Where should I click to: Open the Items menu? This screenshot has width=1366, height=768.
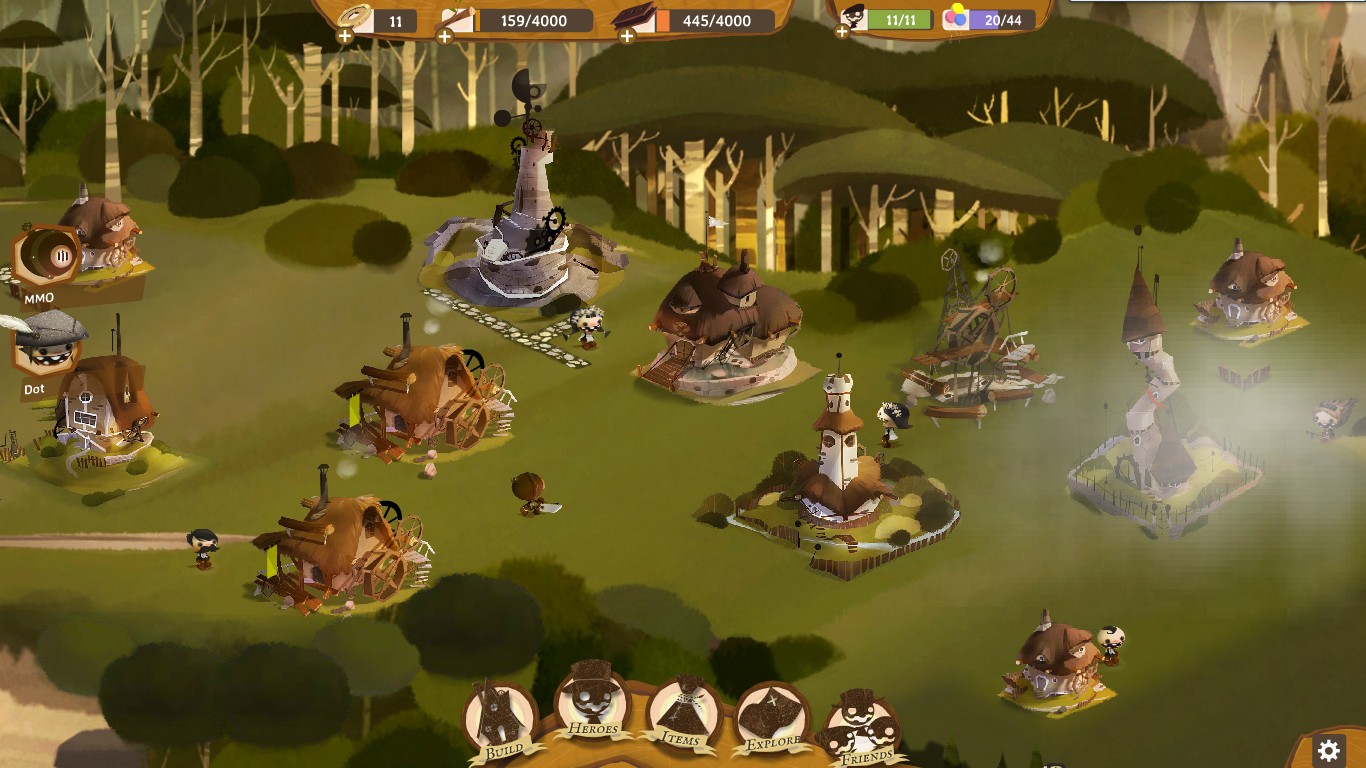point(682,713)
